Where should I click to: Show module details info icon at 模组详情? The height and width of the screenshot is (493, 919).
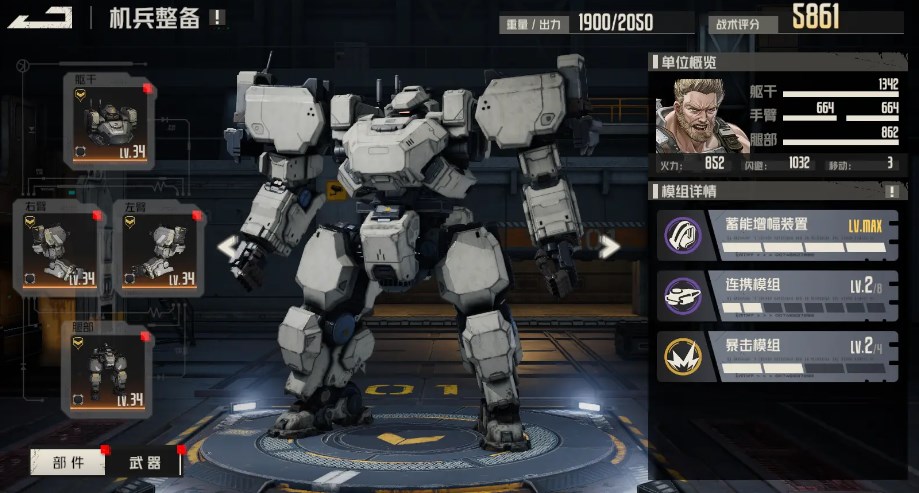point(892,191)
